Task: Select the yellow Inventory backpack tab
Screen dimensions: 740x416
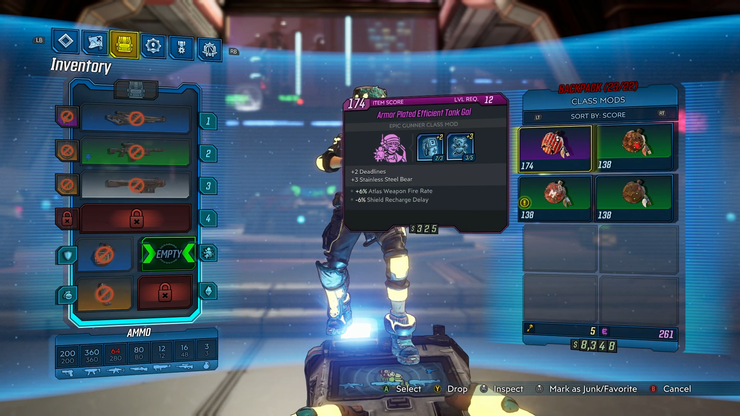Action: click(124, 43)
